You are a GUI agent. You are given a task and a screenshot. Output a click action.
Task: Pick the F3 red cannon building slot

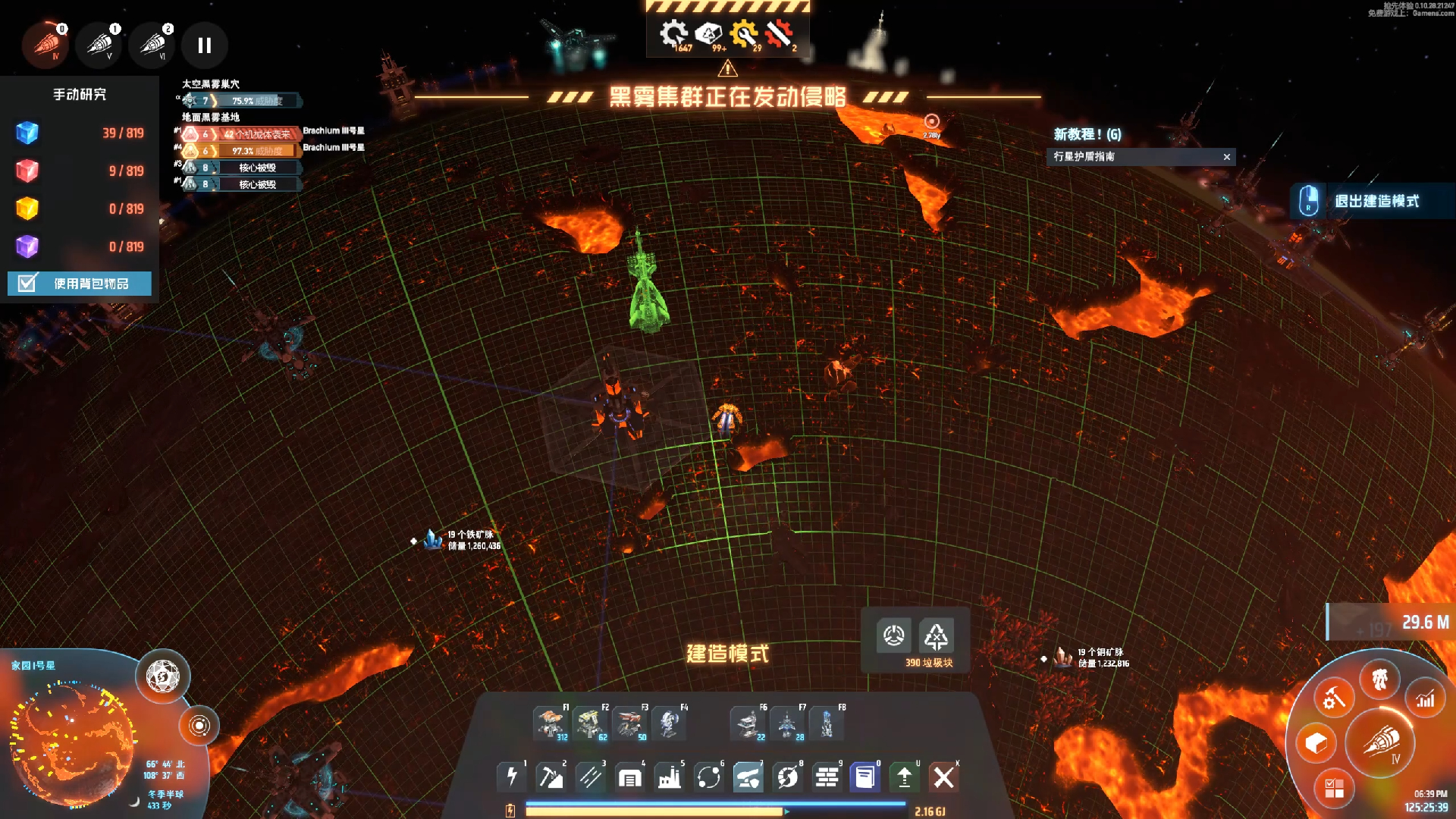(x=629, y=723)
